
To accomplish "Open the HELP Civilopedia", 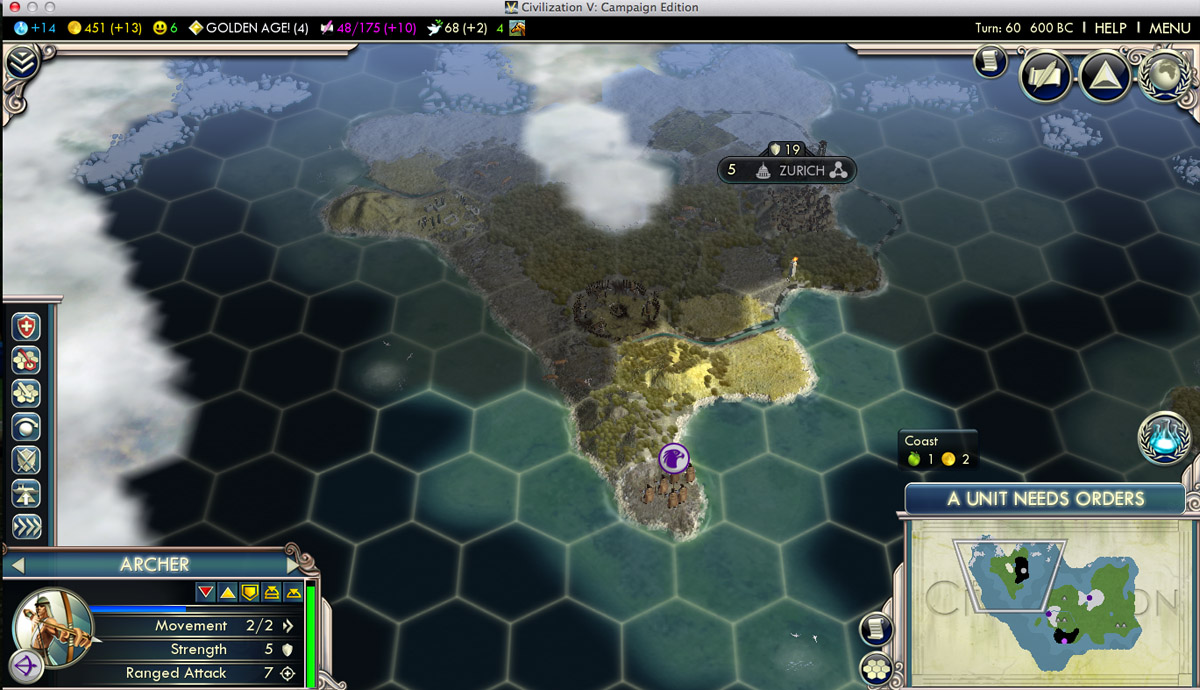I will 1110,28.
